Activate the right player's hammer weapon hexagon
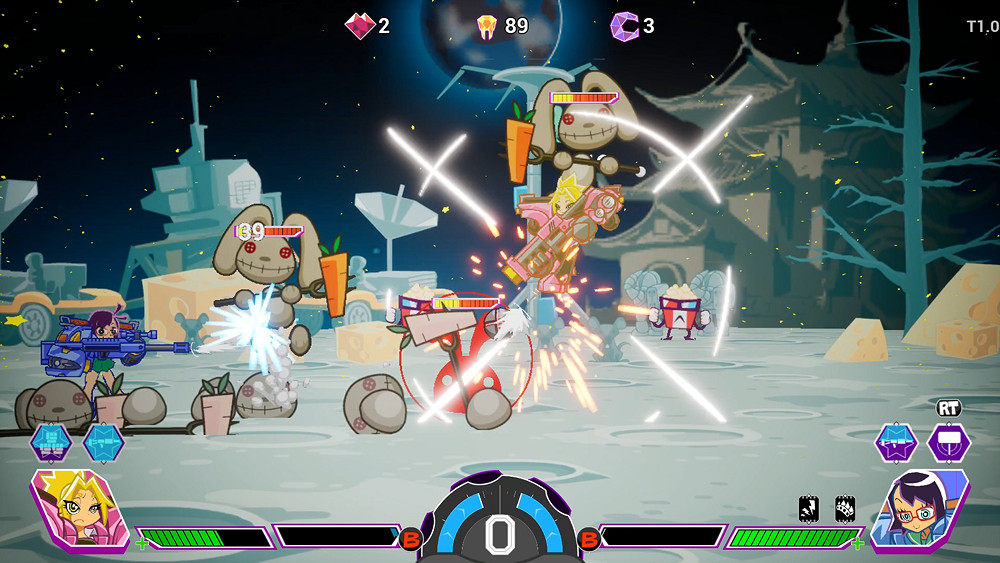The image size is (1000, 563). (947, 442)
